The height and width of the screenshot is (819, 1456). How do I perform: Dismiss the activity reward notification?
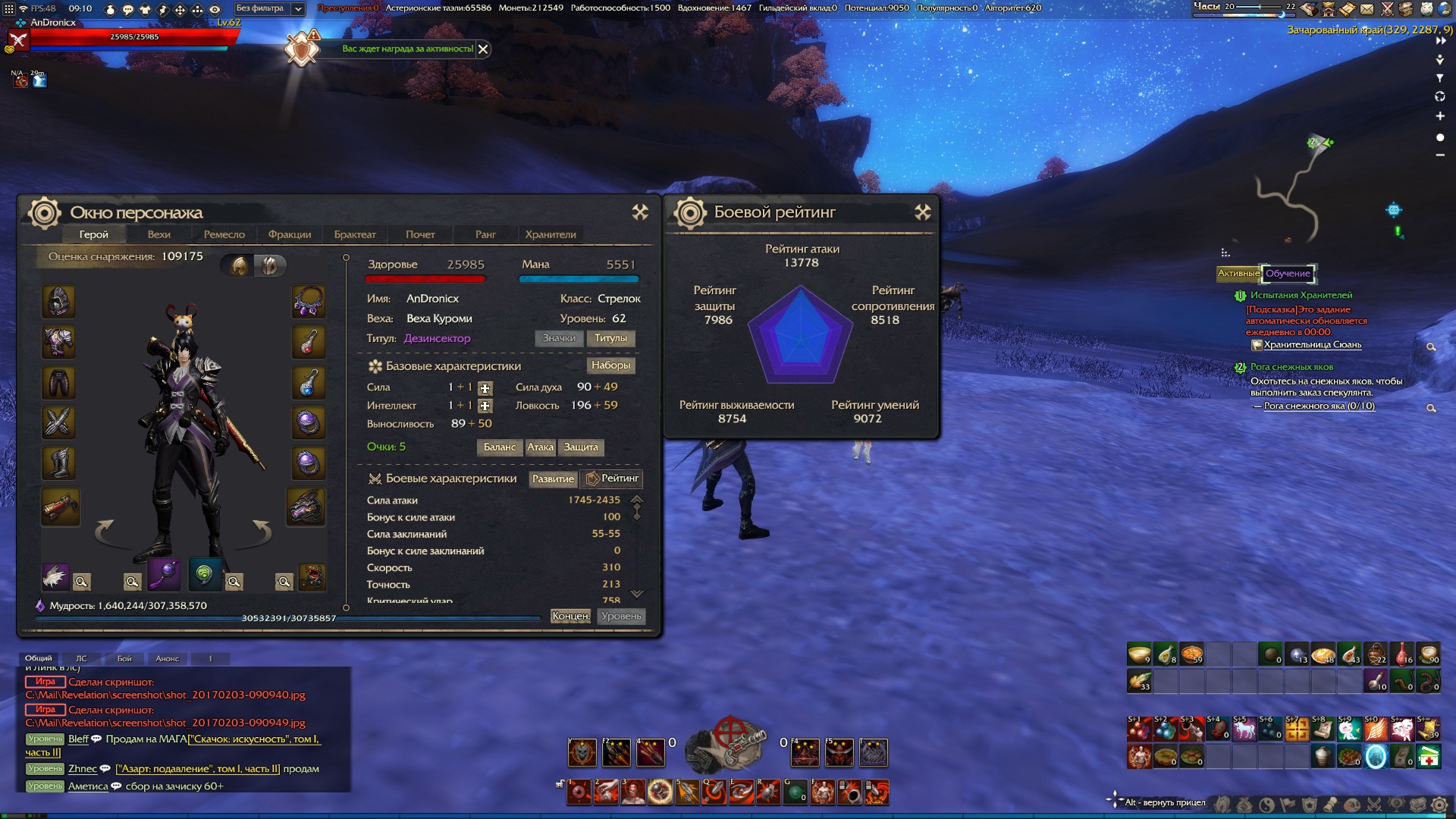pos(483,49)
